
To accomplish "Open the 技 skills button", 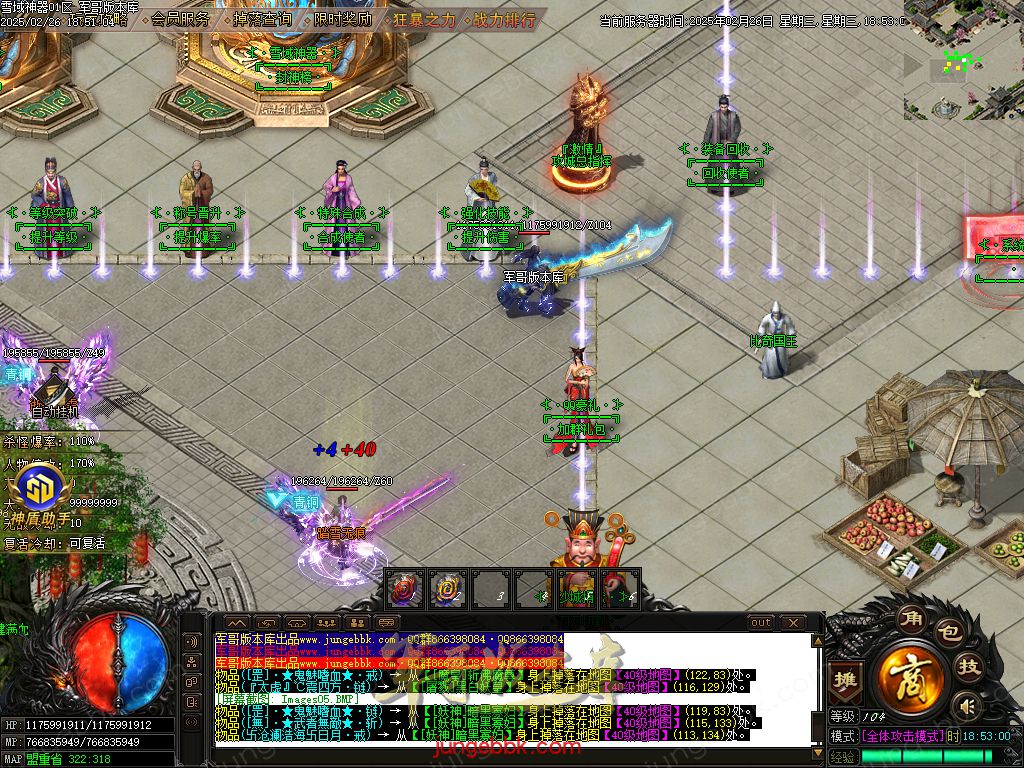I will (x=968, y=667).
